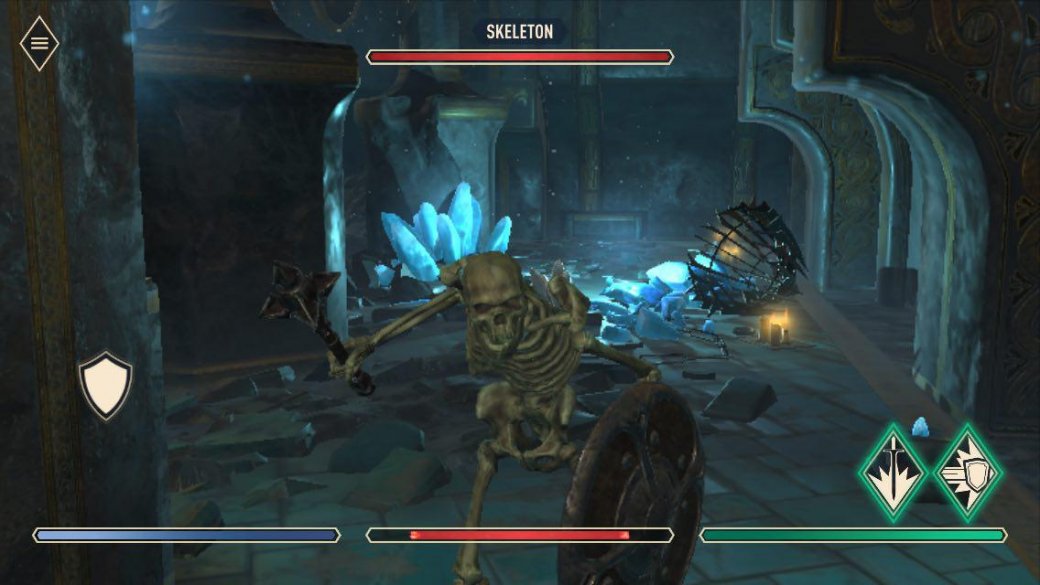This screenshot has height=585, width=1040.
Task: Use the shield bash ability
Action: 967,471
